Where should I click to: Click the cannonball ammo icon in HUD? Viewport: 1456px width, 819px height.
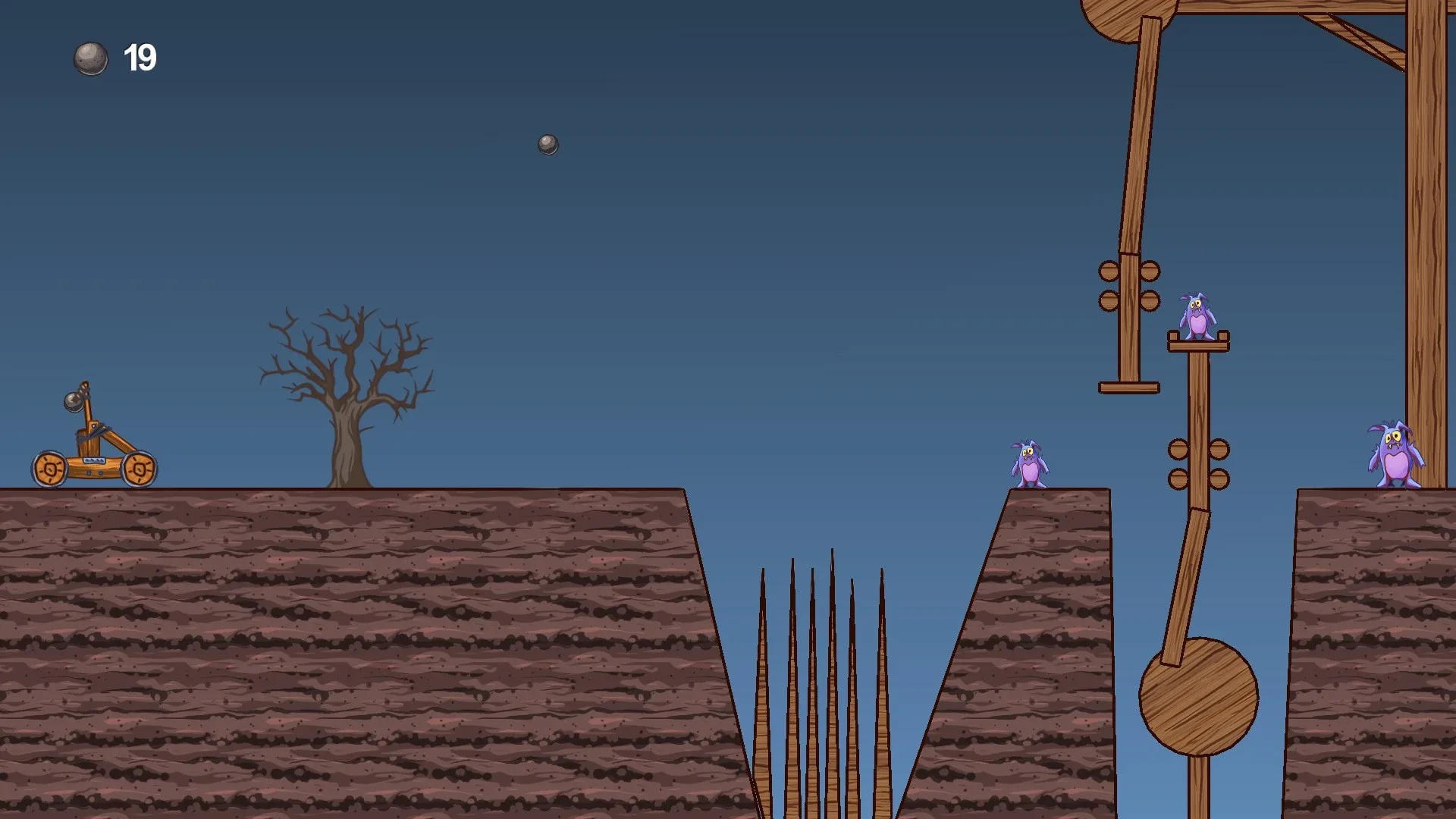[x=91, y=57]
